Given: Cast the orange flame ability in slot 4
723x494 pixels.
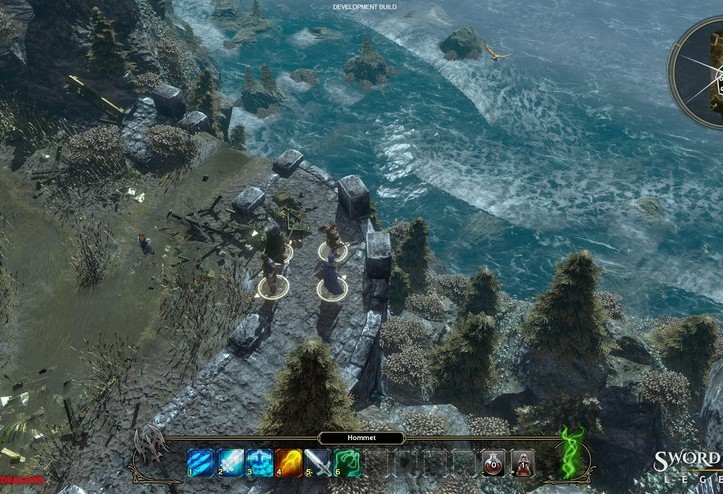Looking at the screenshot, I should pyautogui.click(x=290, y=462).
